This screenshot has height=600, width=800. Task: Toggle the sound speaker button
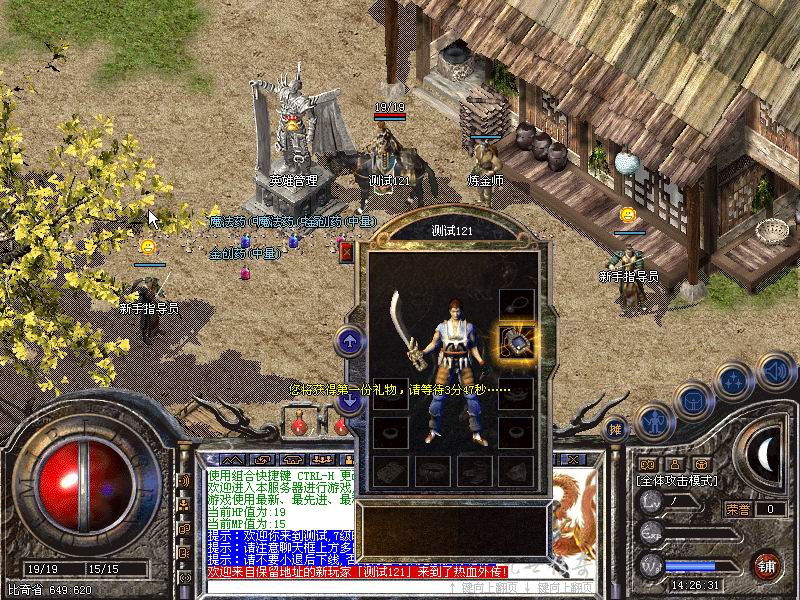775,372
